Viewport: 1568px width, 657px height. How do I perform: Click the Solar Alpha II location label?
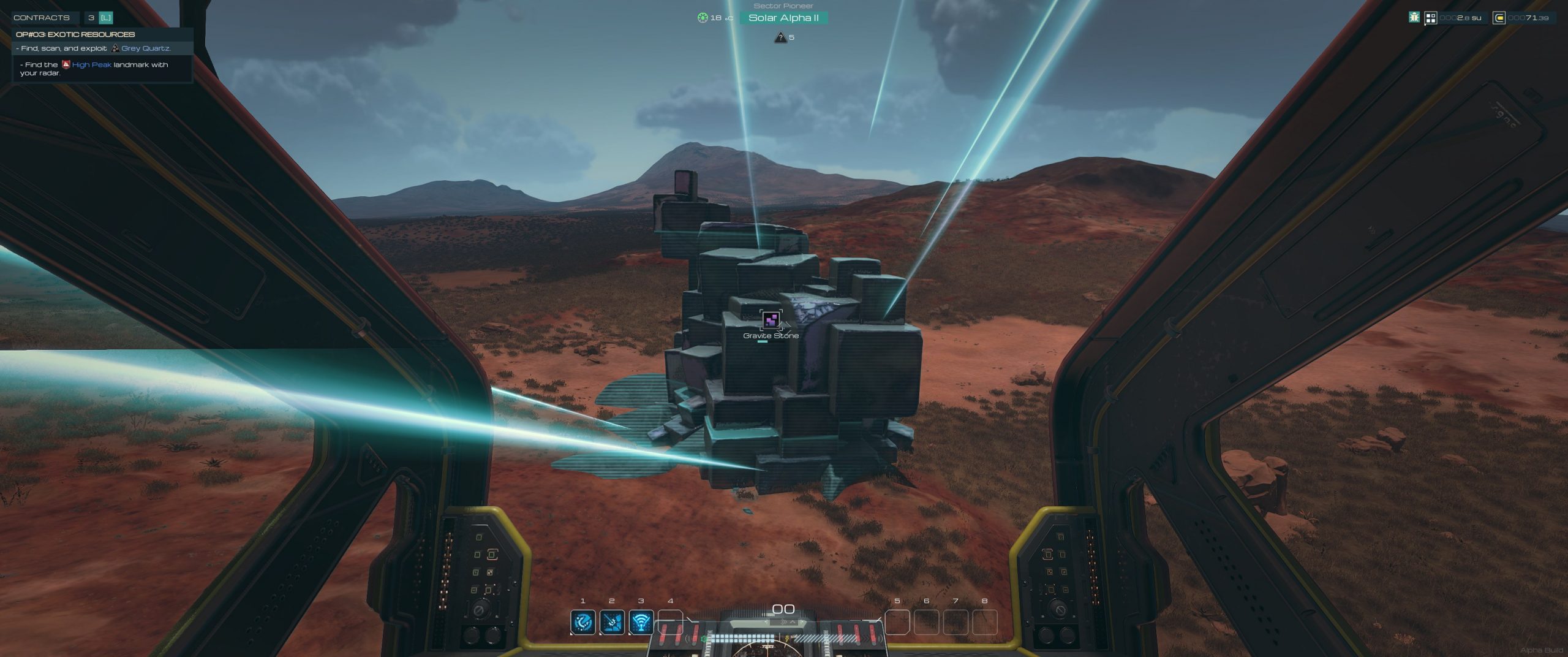click(x=783, y=18)
